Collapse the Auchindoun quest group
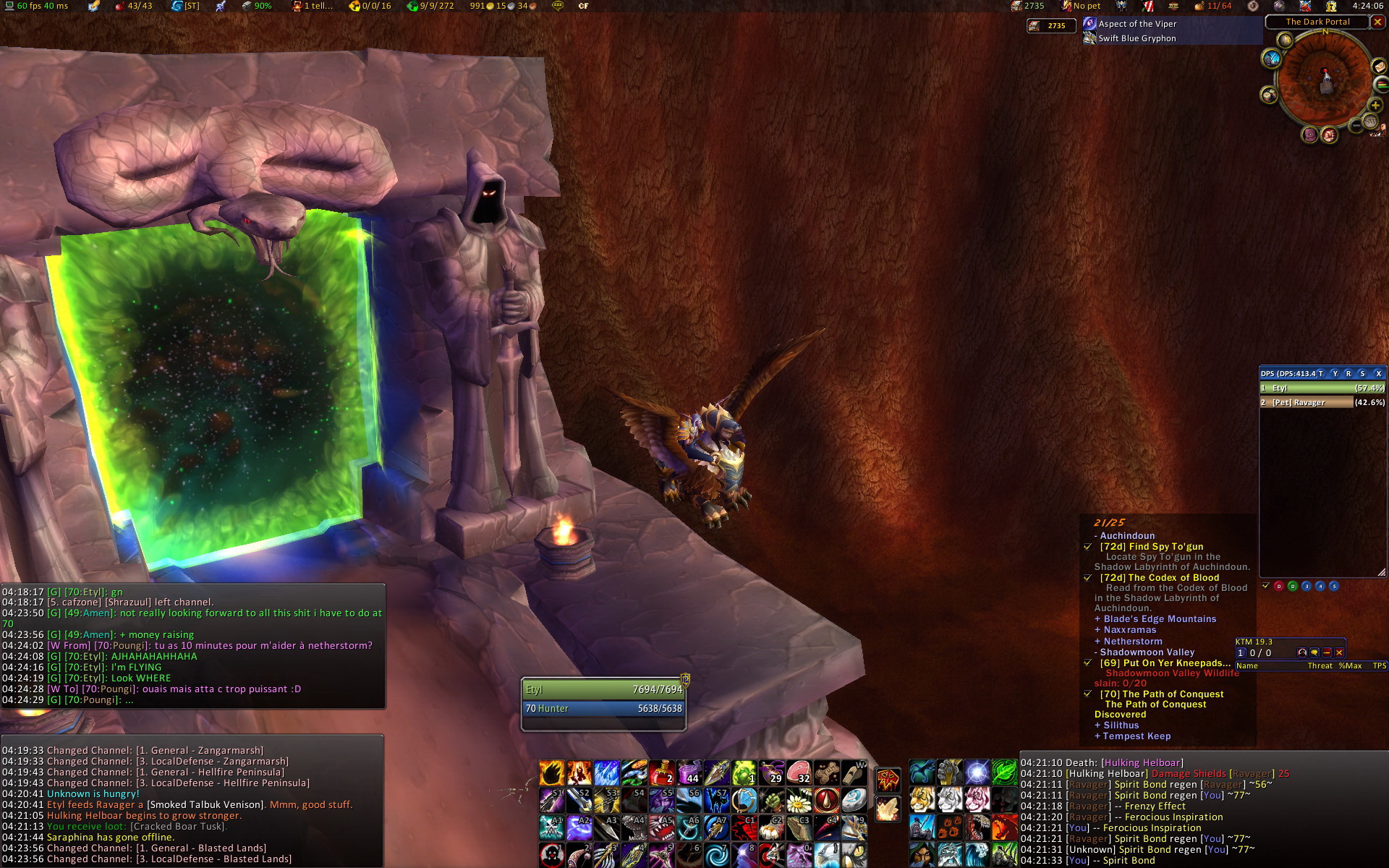The image size is (1389, 868). click(x=1127, y=536)
